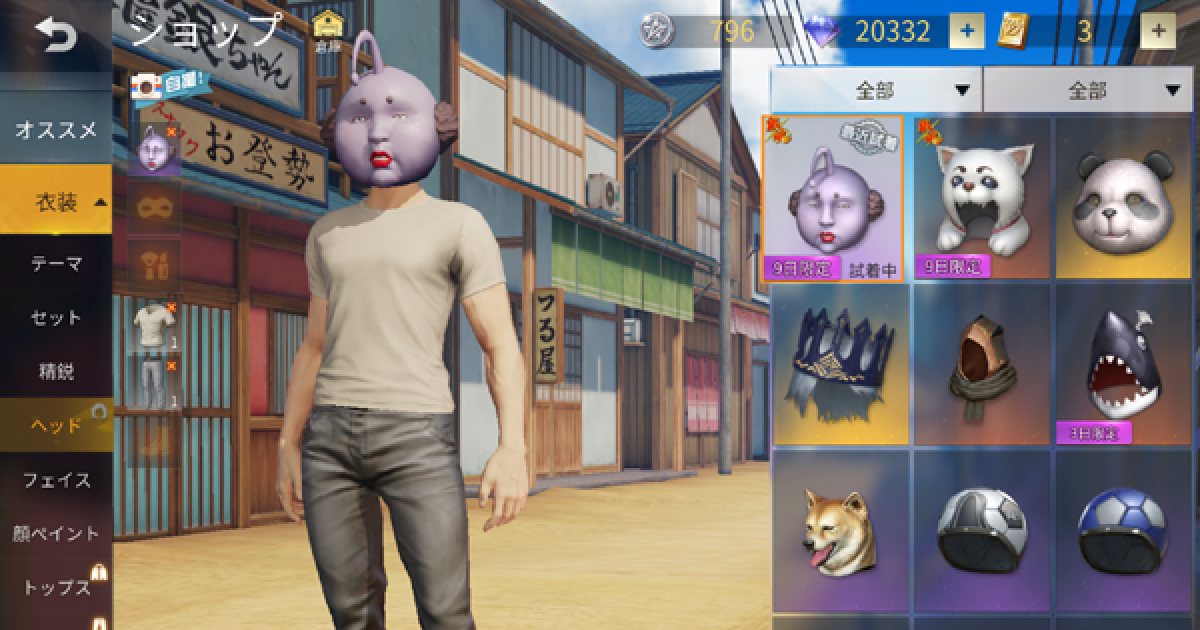This screenshot has width=1200, height=630.
Task: Choose the フェイス face category
Action: [x=55, y=480]
